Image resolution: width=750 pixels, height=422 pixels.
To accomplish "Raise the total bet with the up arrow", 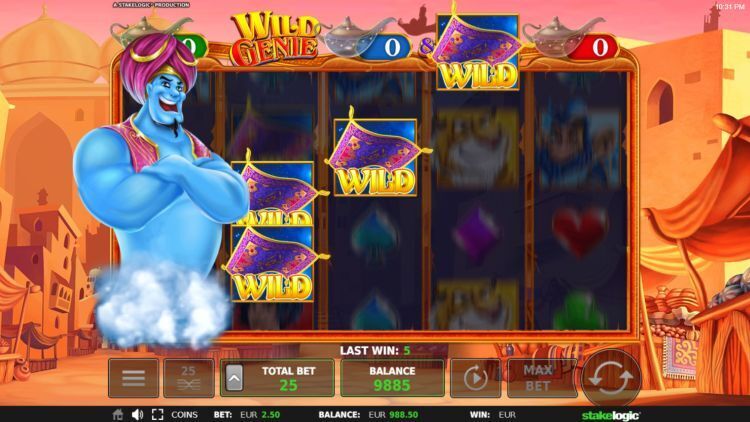I will tap(235, 379).
